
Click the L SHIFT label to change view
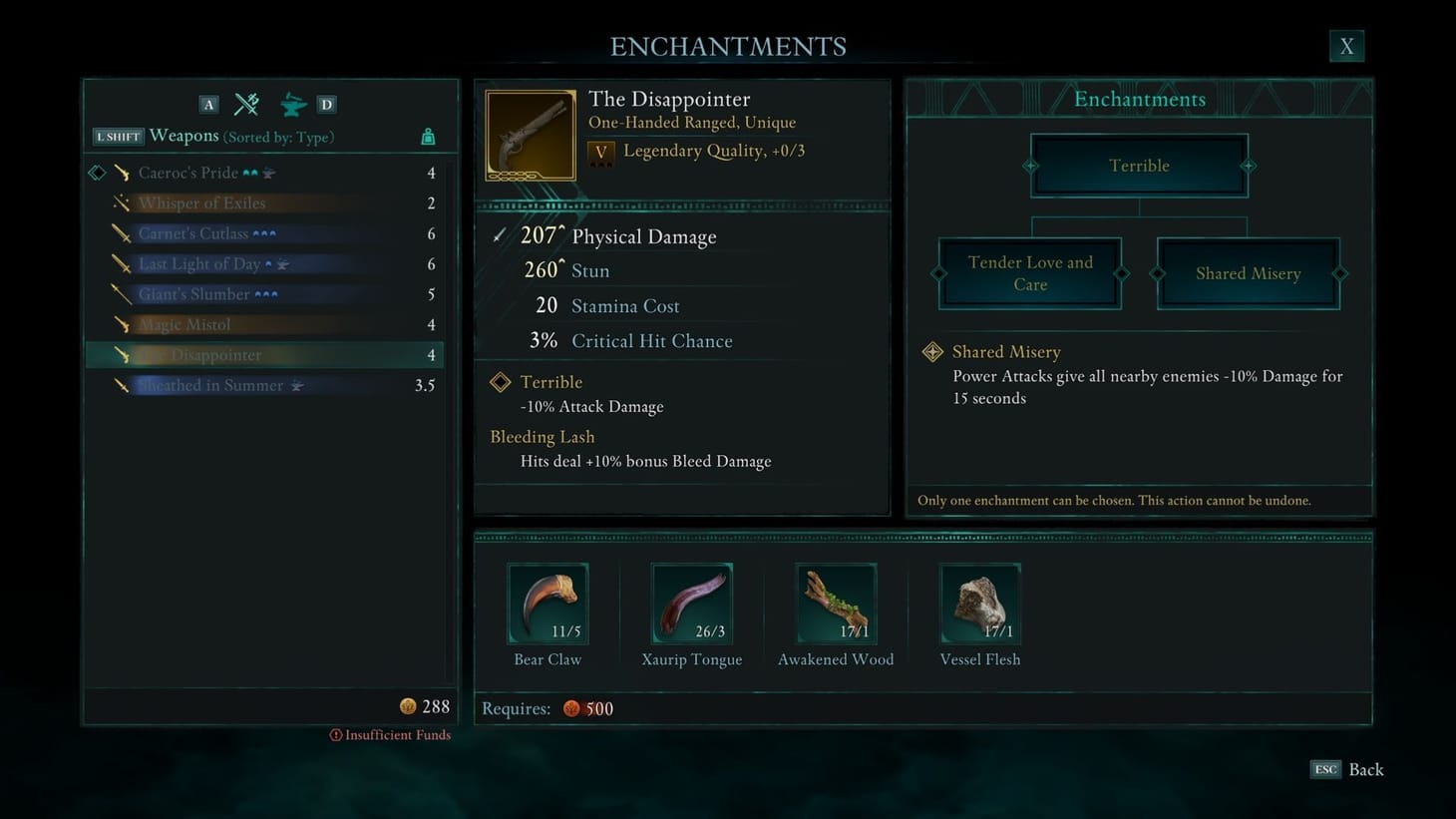[x=117, y=136]
